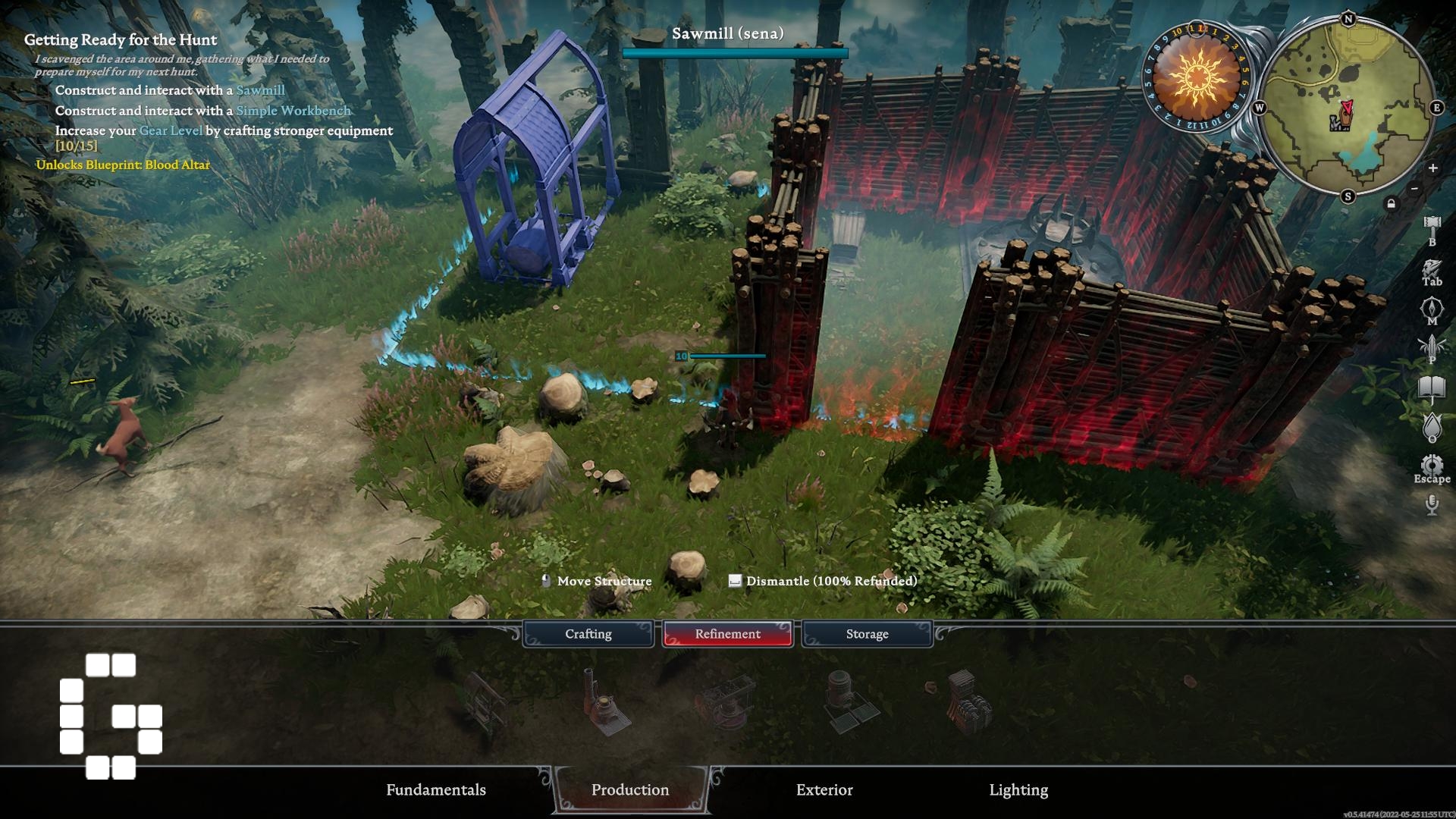Open the world map compass icon

coord(1432,309)
